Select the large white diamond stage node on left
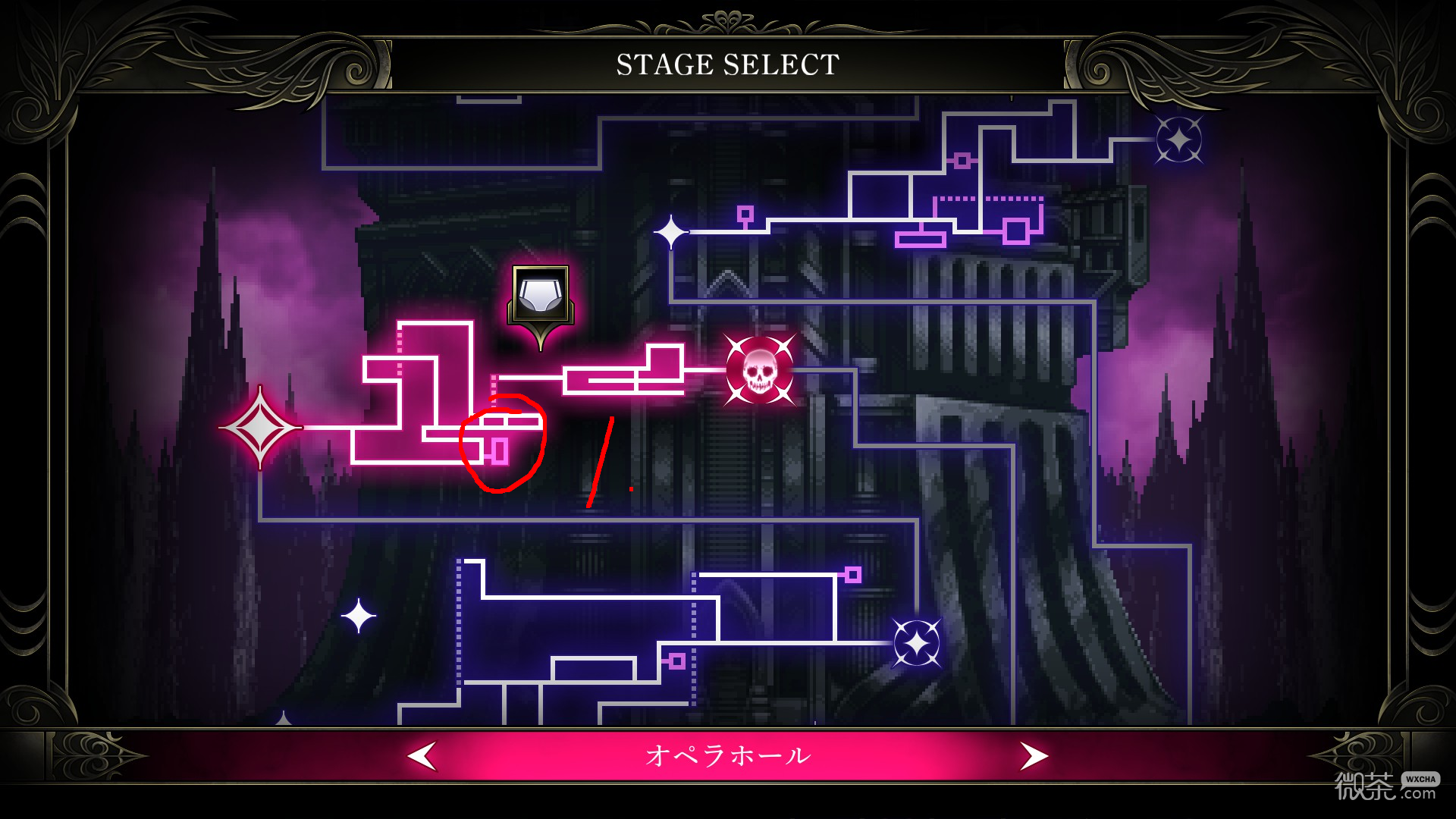The image size is (1456, 819). (x=261, y=427)
